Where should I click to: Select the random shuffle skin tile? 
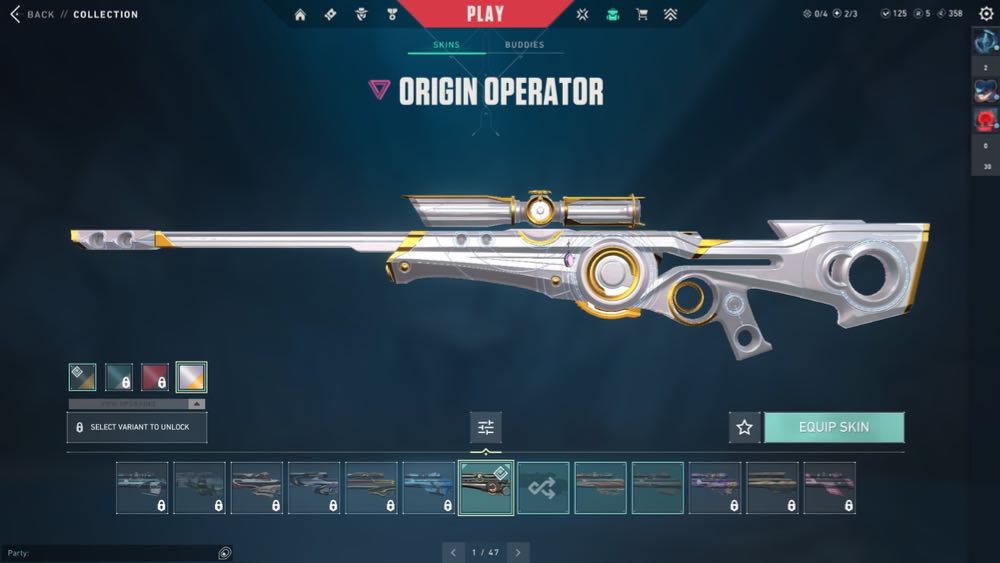point(543,488)
